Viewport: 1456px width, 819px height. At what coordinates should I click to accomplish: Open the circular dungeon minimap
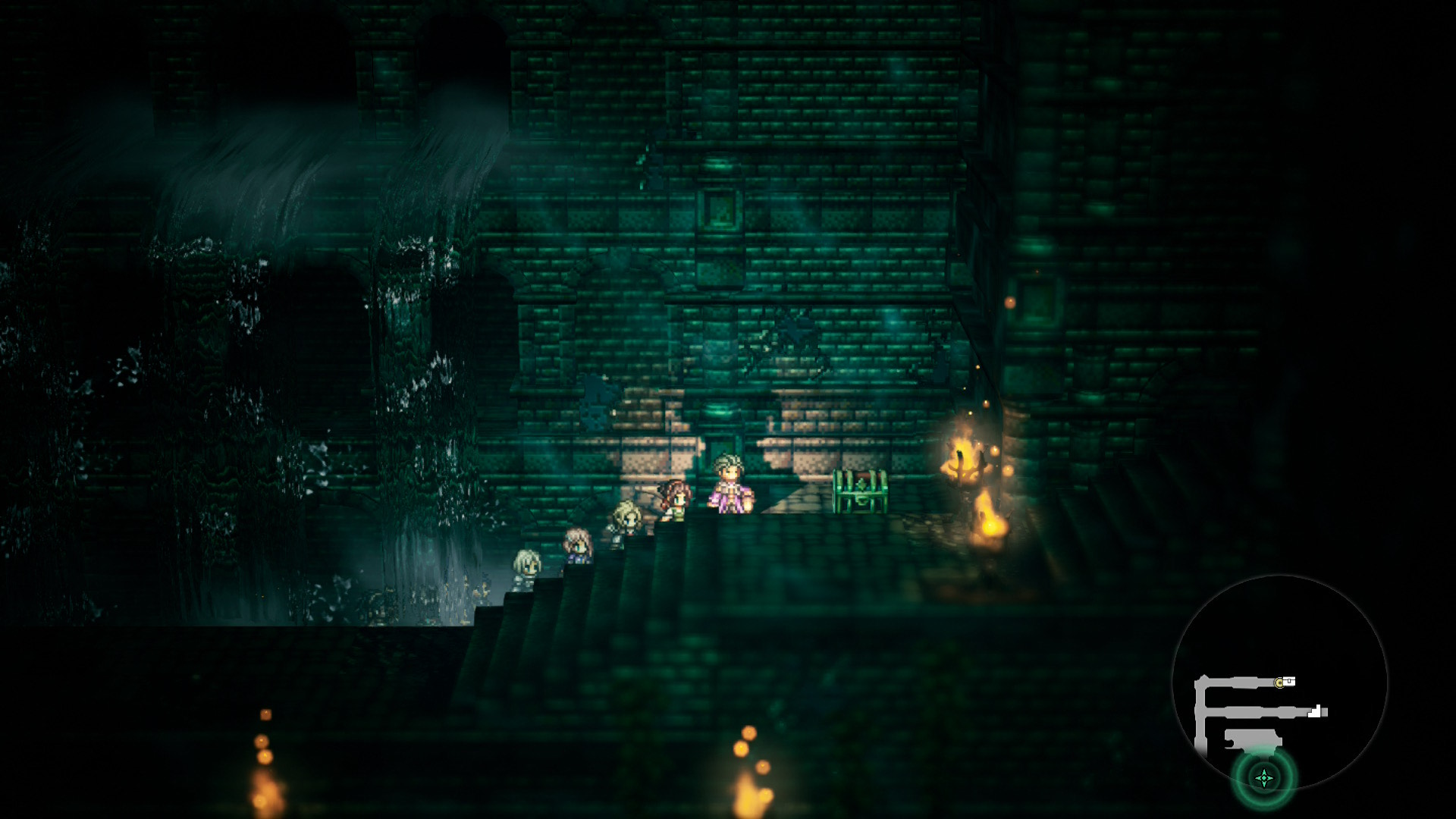pos(1279,682)
